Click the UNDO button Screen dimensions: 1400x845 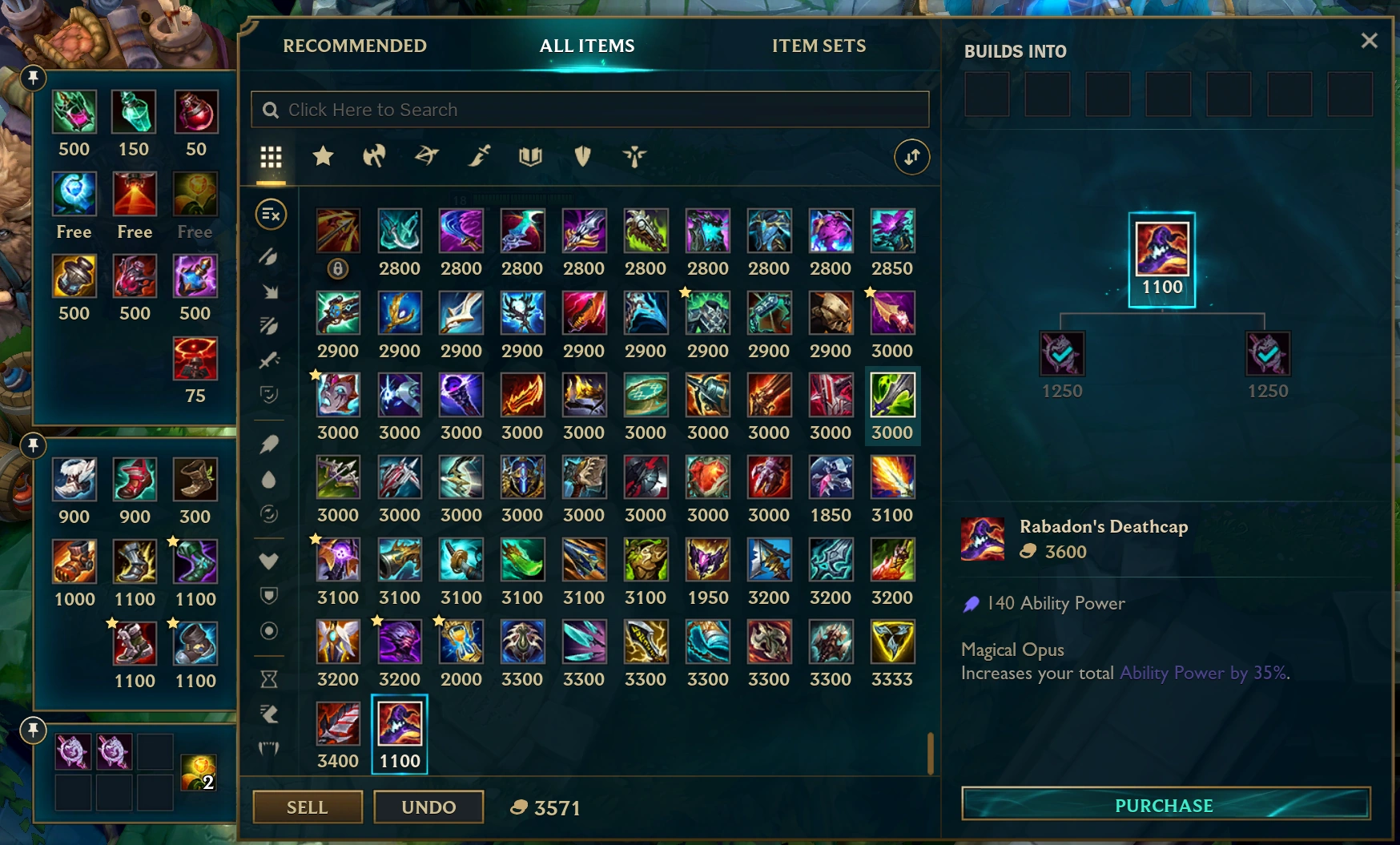(x=428, y=807)
